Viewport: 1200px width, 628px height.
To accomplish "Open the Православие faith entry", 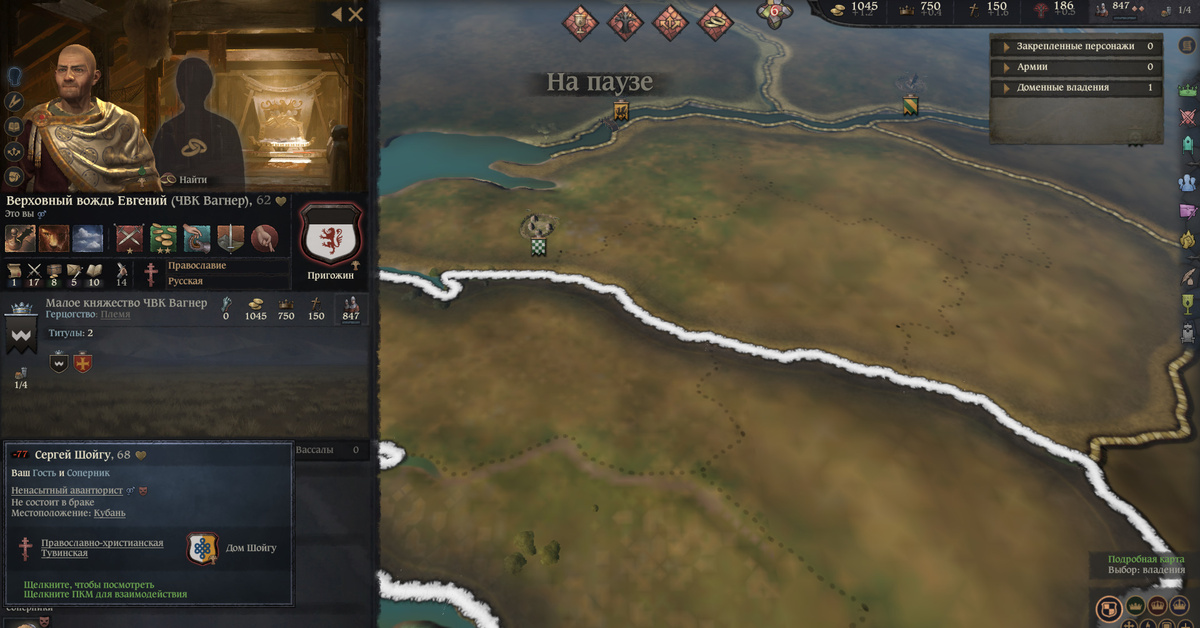I will click(196, 266).
